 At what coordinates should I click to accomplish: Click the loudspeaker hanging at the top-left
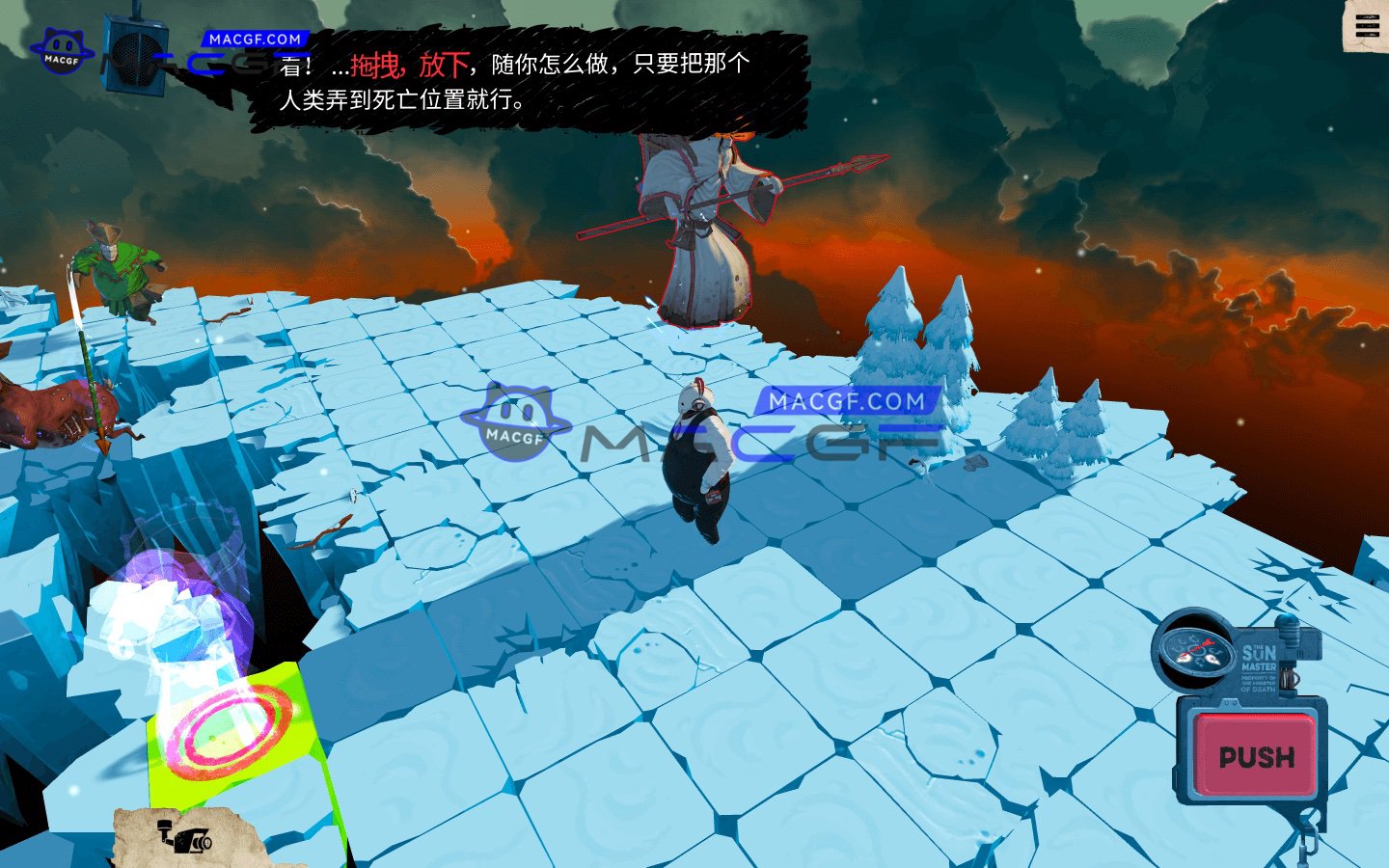pyautogui.click(x=138, y=53)
